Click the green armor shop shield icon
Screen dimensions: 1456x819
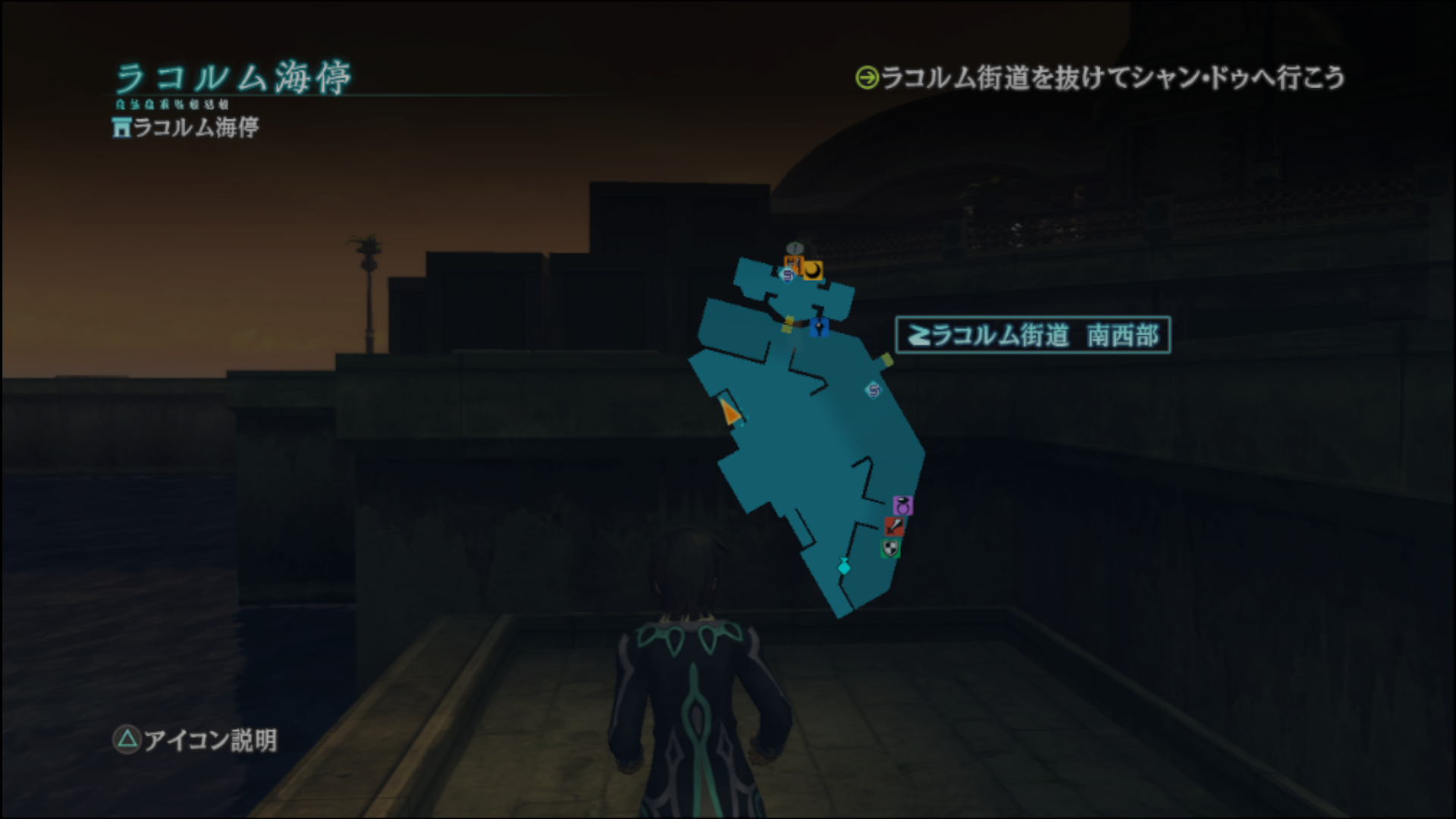(x=890, y=548)
